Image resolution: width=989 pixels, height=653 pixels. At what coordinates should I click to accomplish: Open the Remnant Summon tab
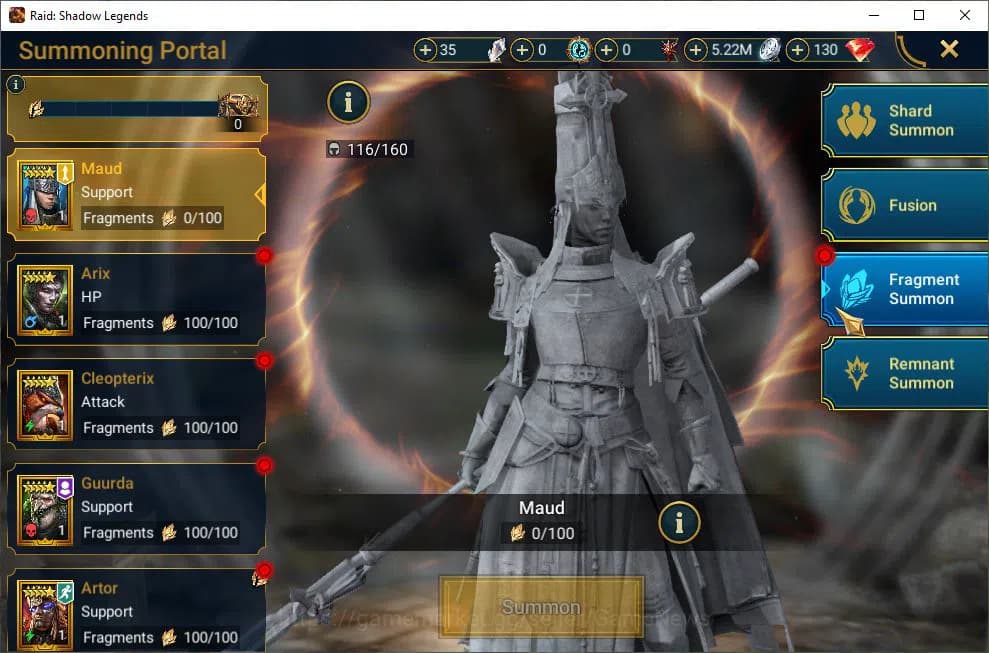click(905, 373)
